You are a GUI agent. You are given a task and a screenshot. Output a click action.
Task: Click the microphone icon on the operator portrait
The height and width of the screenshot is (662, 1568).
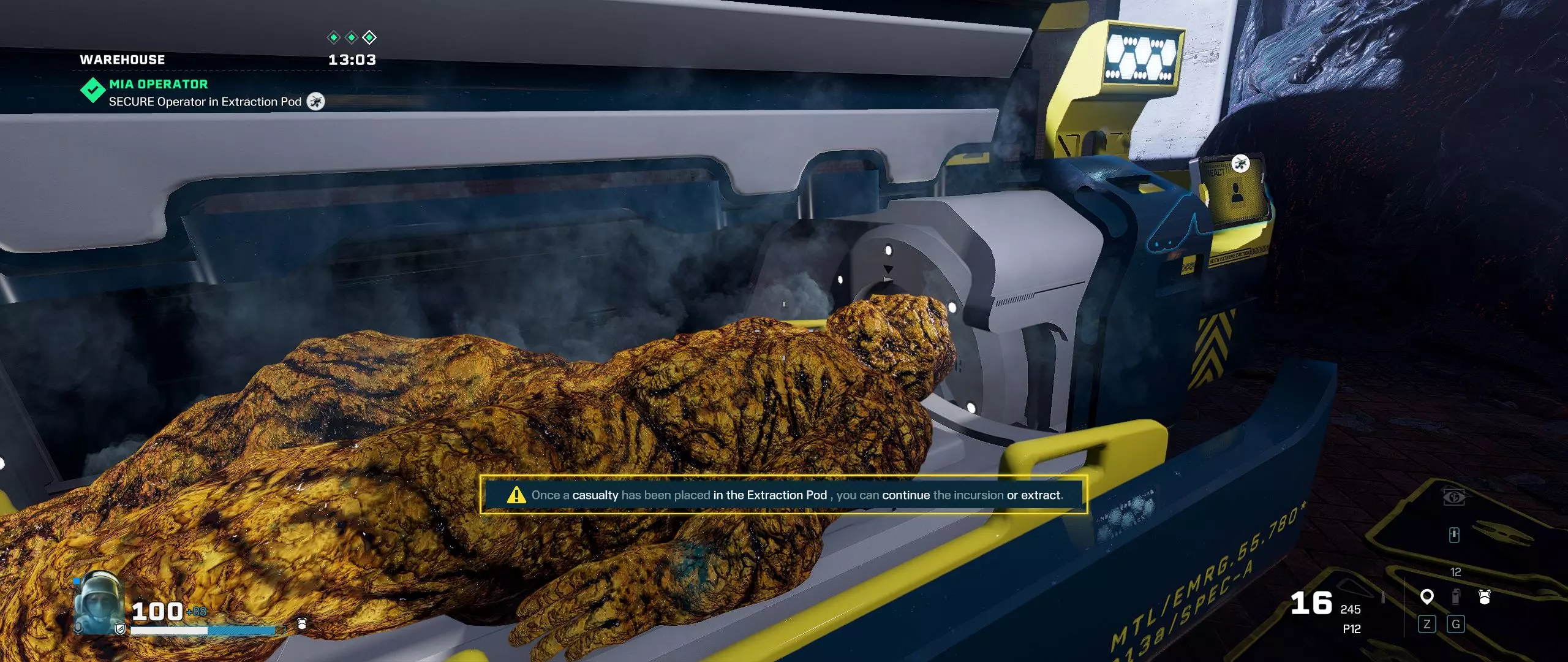coord(78,628)
